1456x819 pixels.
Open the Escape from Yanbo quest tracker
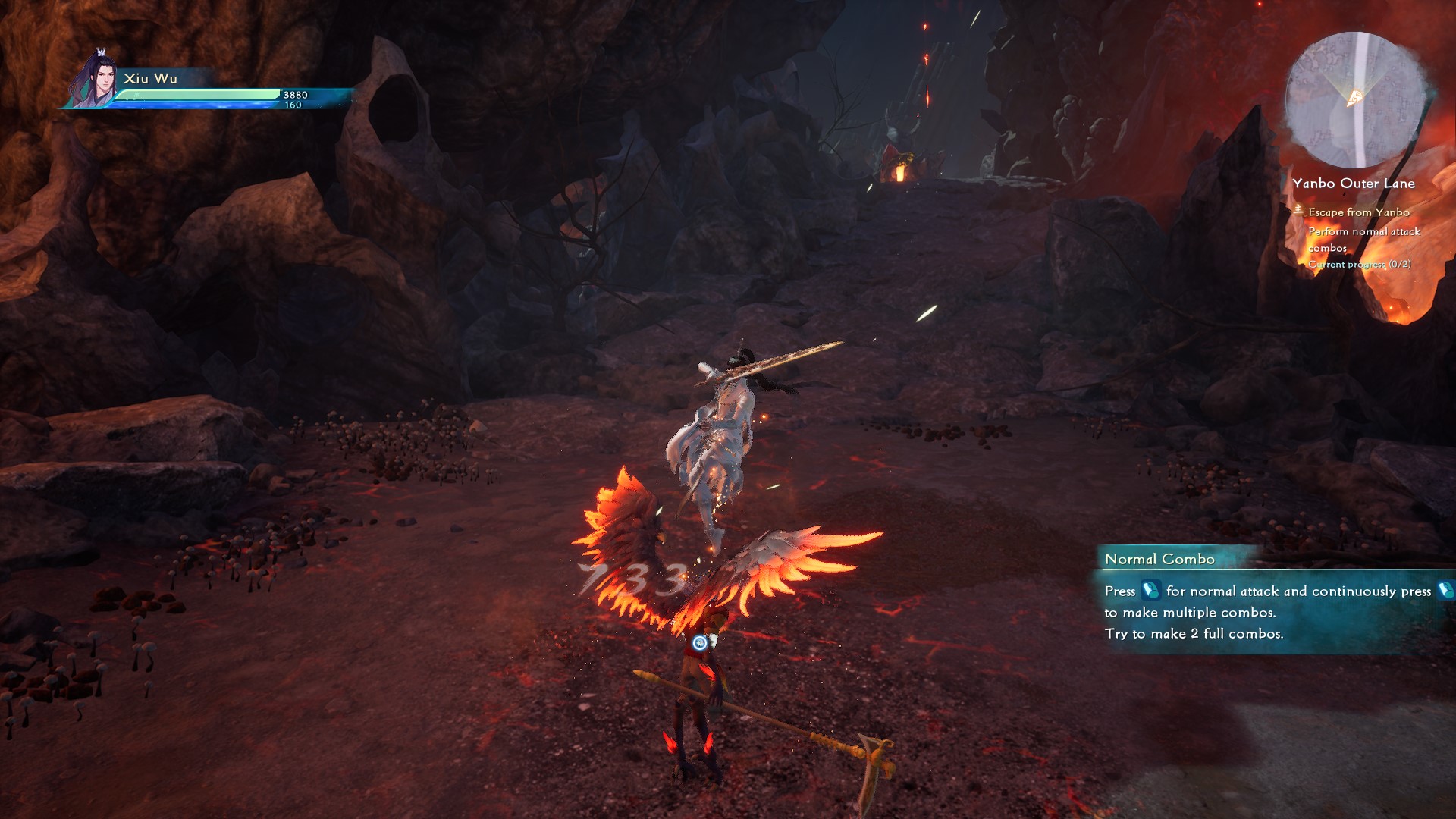pyautogui.click(x=1358, y=212)
